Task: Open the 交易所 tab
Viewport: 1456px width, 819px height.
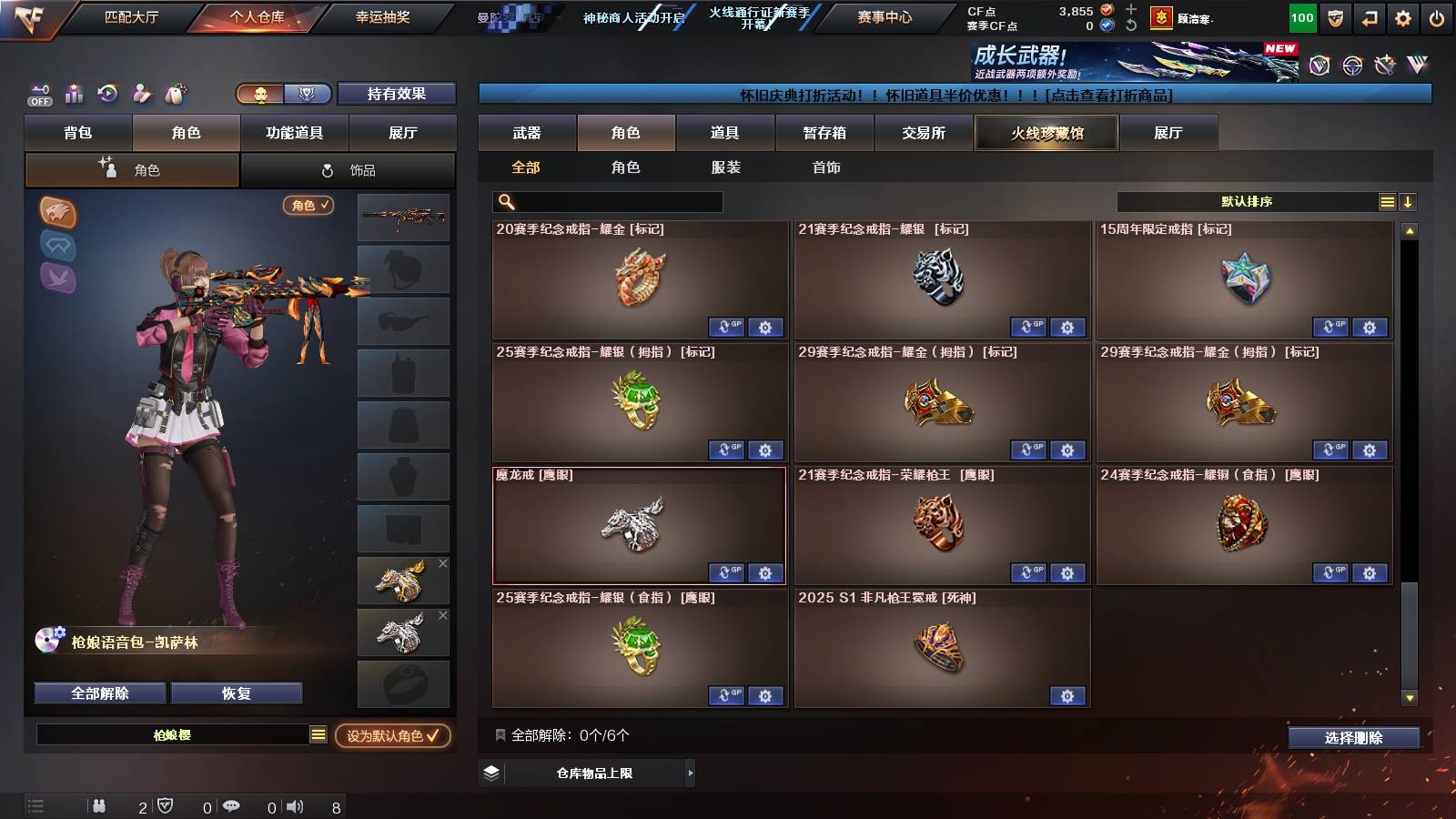Action: tap(925, 133)
